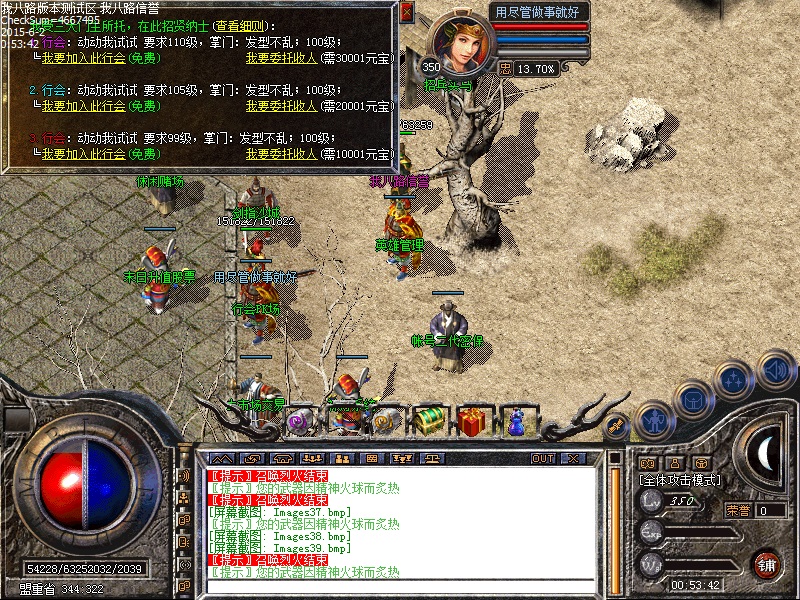The image size is (800, 600).
Task: Open the green treasure chest icon
Action: [x=430, y=420]
